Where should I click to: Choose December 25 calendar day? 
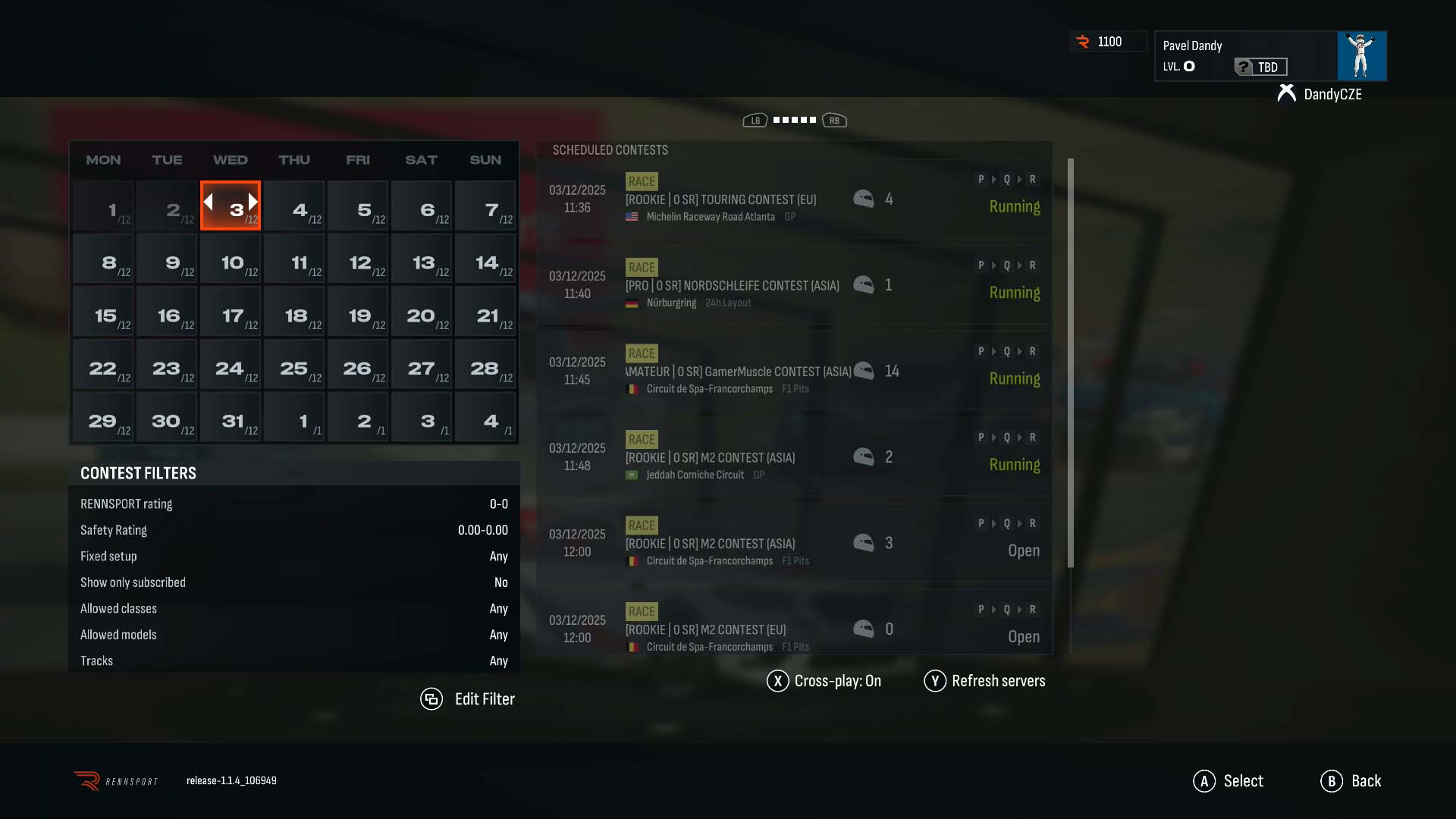(x=294, y=365)
